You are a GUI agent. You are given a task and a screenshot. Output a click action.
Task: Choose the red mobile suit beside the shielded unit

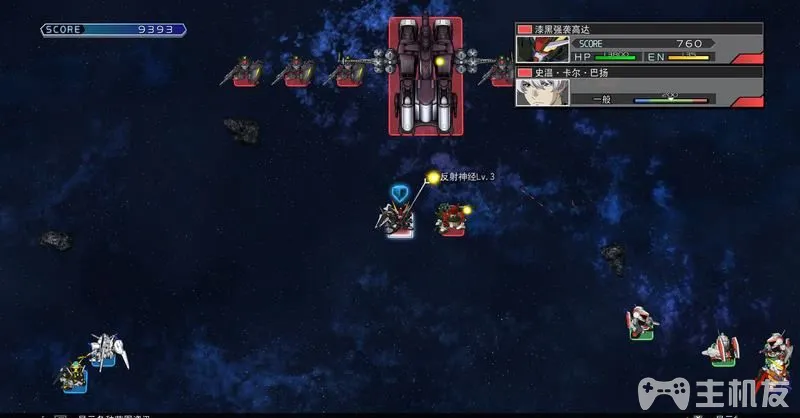pyautogui.click(x=452, y=219)
